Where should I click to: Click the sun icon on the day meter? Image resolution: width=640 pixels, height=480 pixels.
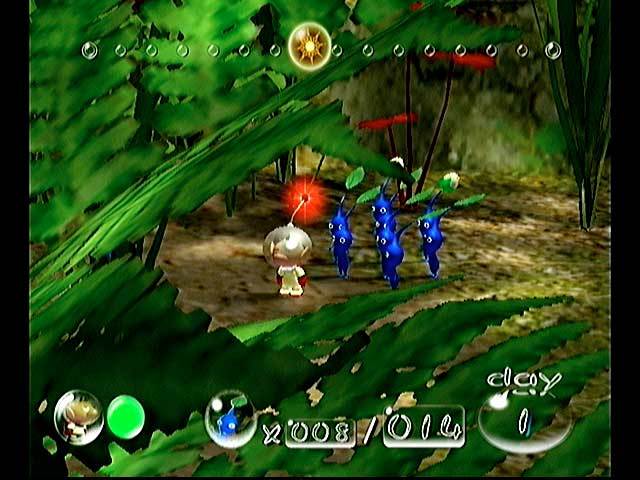pos(309,45)
